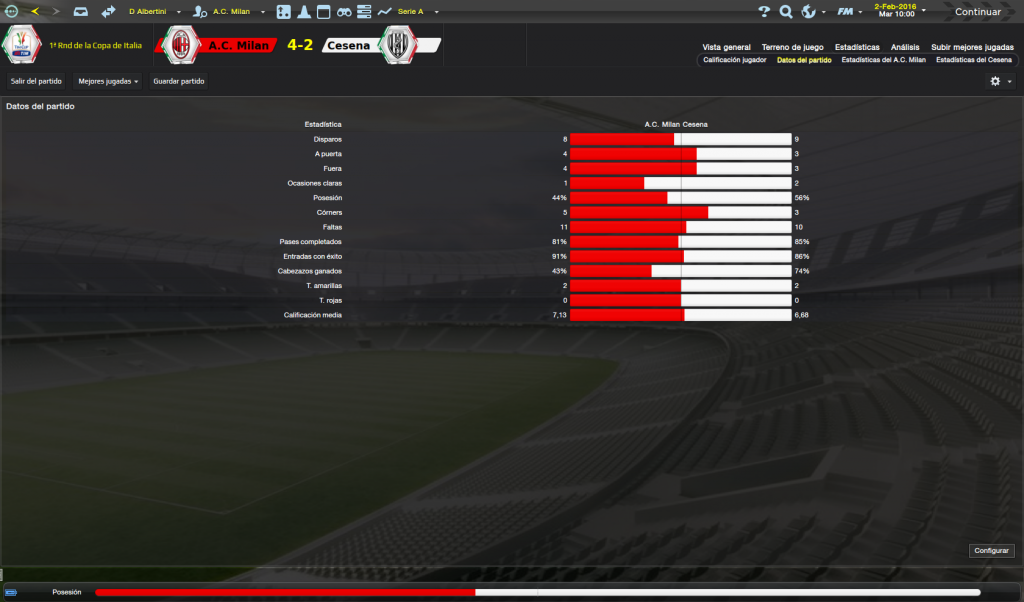
Task: Open the Terreno de juego tab
Action: point(792,47)
